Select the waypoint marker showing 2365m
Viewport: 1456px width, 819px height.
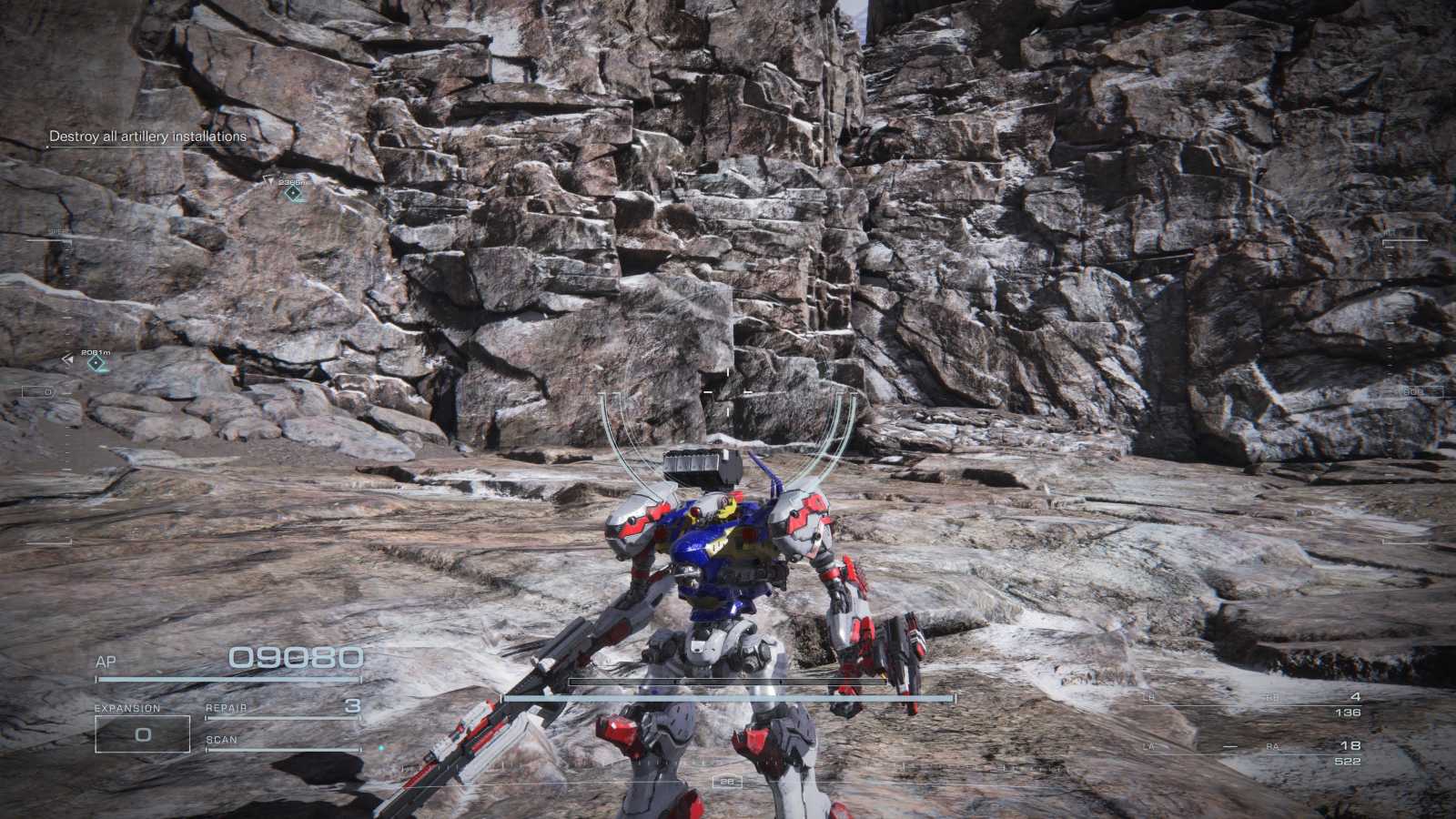pyautogui.click(x=293, y=194)
